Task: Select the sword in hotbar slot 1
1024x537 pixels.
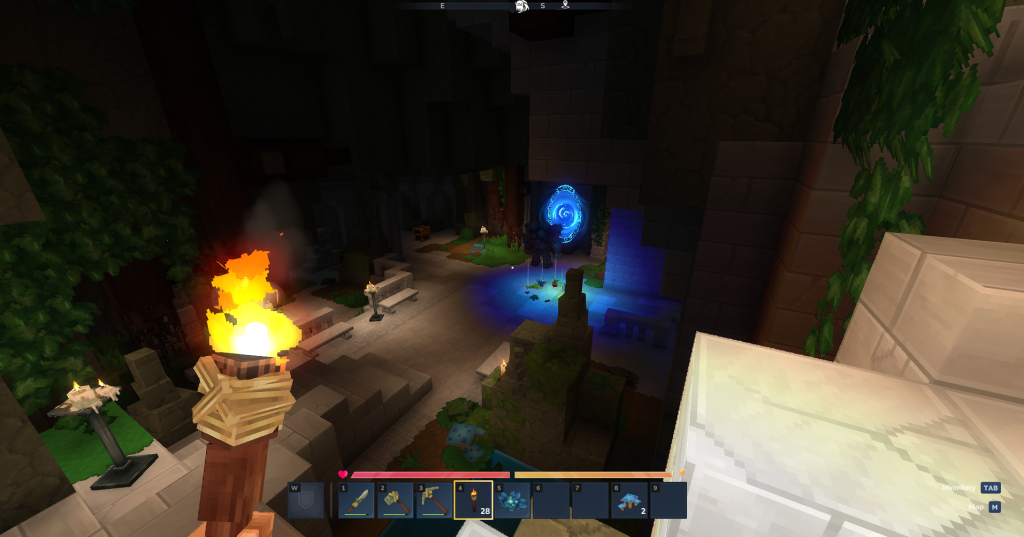Action: click(x=356, y=500)
